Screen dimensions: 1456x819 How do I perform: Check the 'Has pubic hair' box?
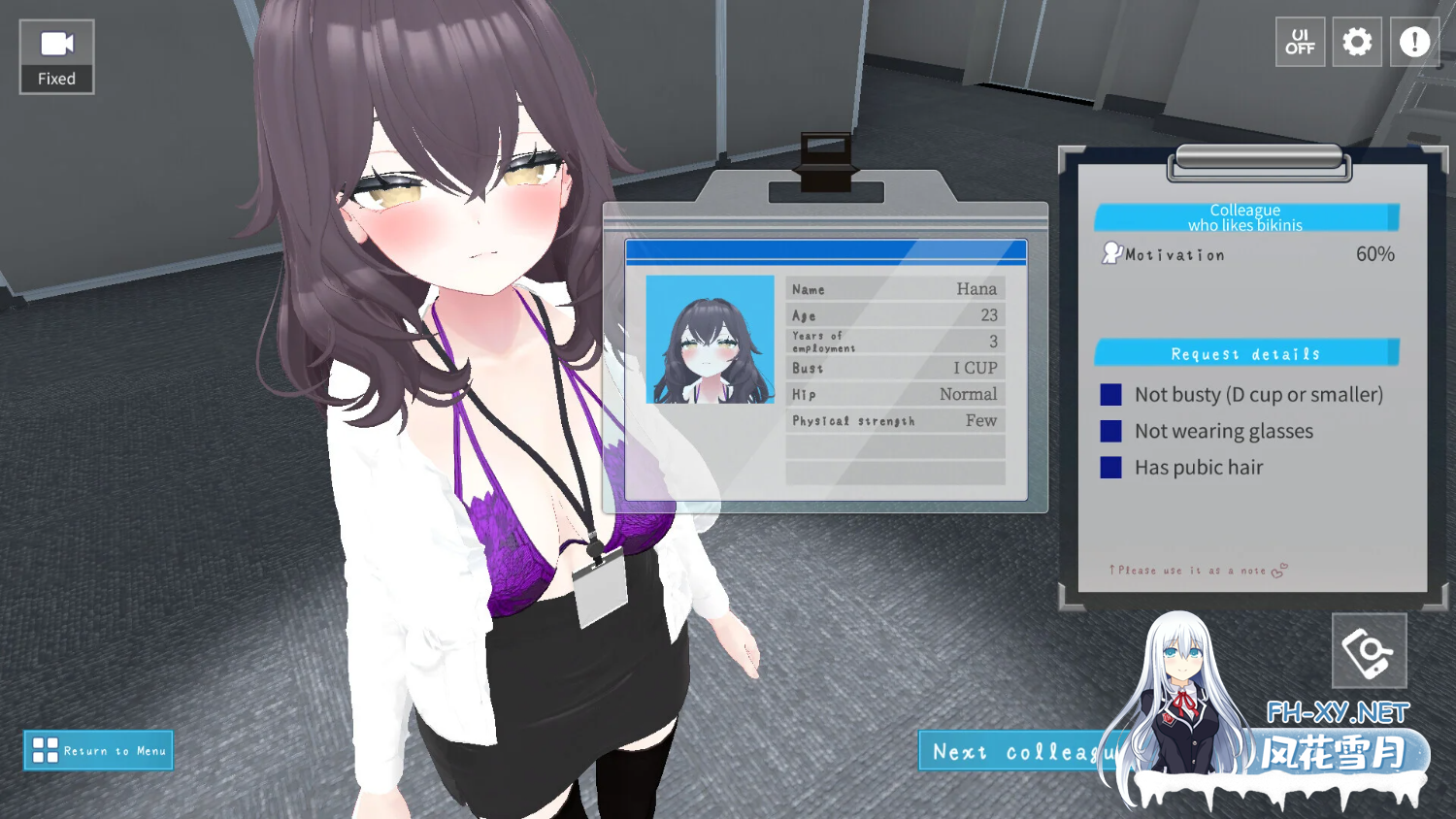(1111, 467)
